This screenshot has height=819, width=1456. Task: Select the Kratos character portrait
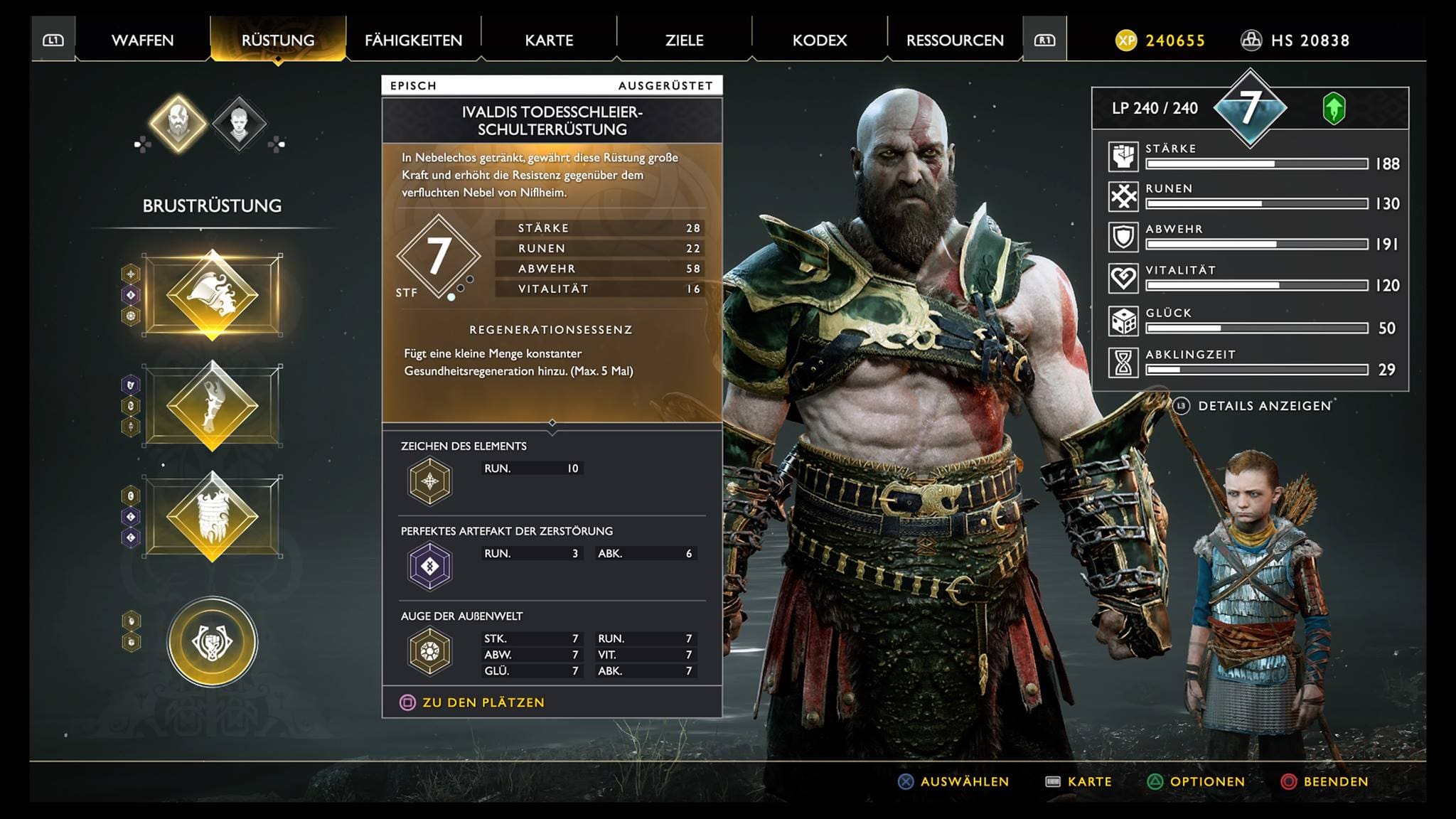pos(178,124)
